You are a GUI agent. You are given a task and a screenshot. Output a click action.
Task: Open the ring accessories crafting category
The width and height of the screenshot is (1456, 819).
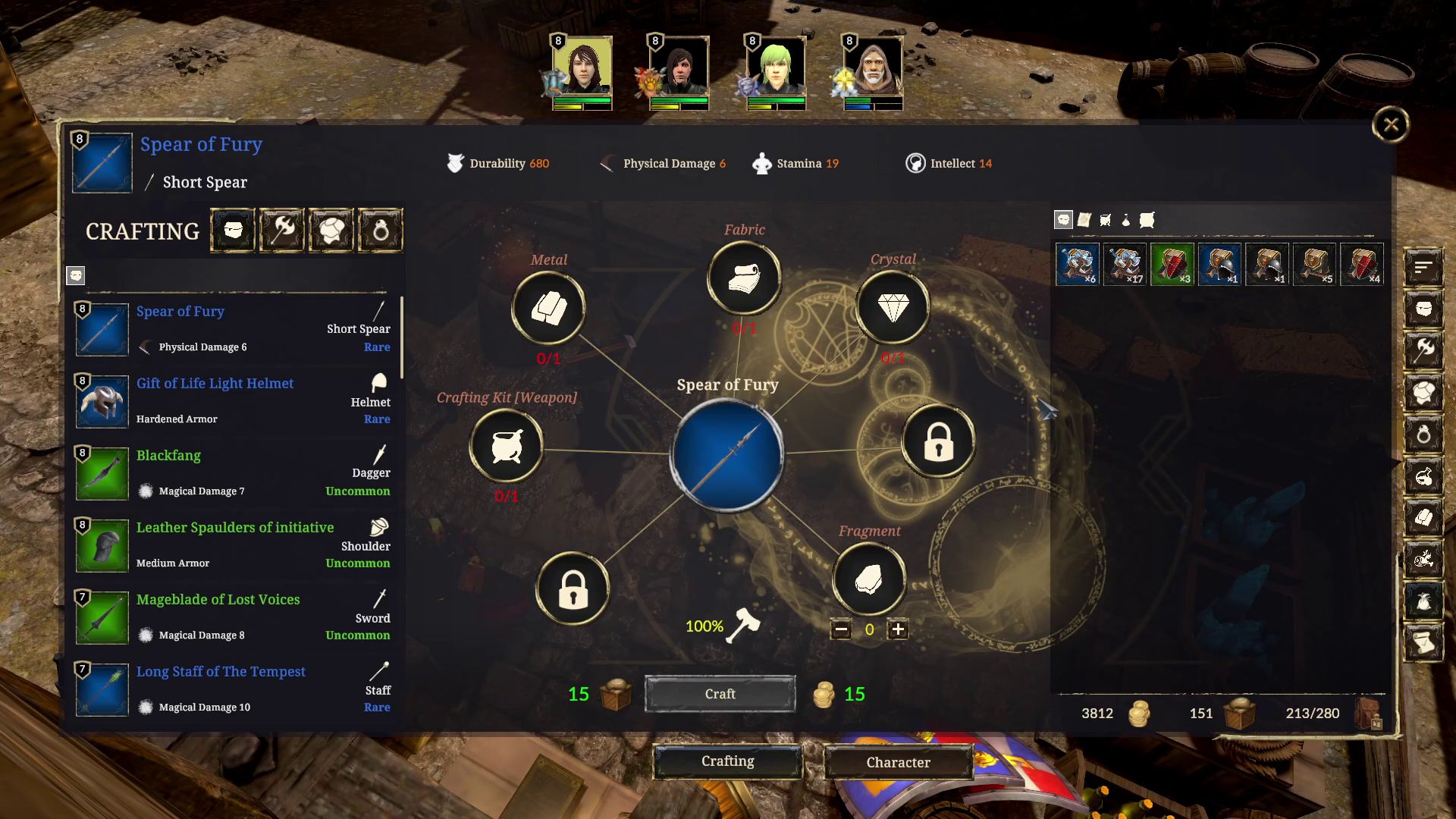point(378,230)
